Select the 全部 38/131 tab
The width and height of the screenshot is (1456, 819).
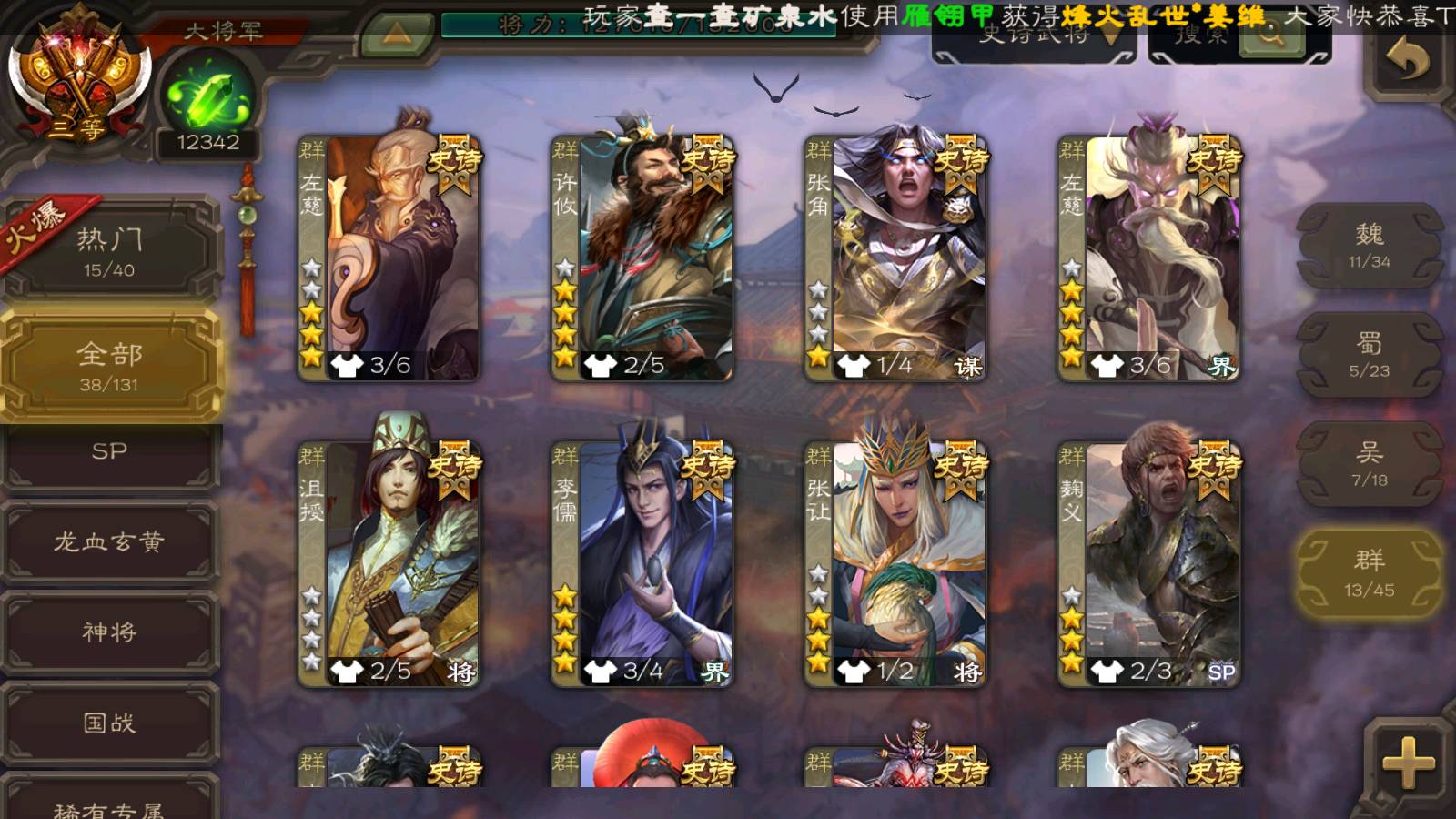pyautogui.click(x=109, y=366)
